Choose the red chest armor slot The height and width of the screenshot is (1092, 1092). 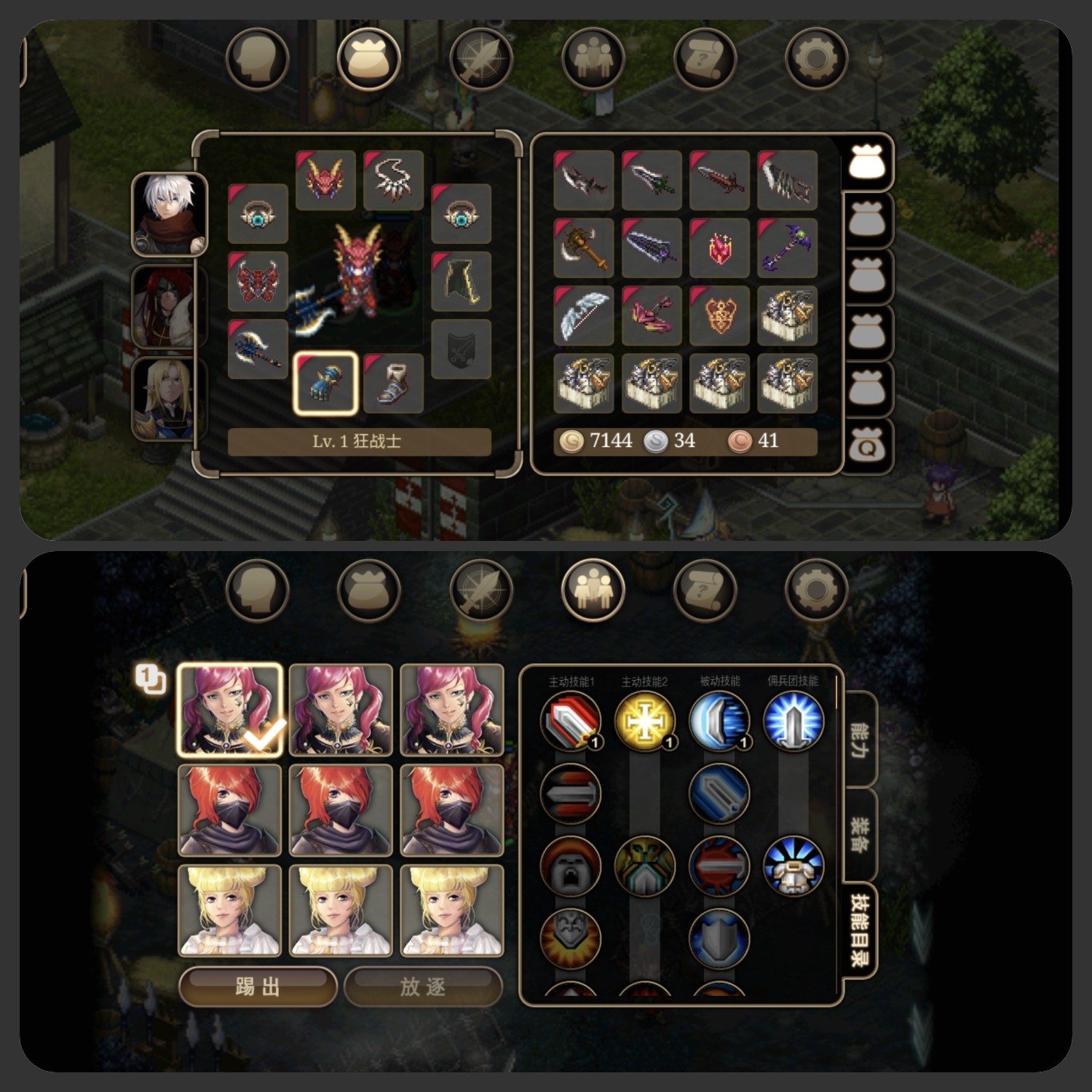258,282
